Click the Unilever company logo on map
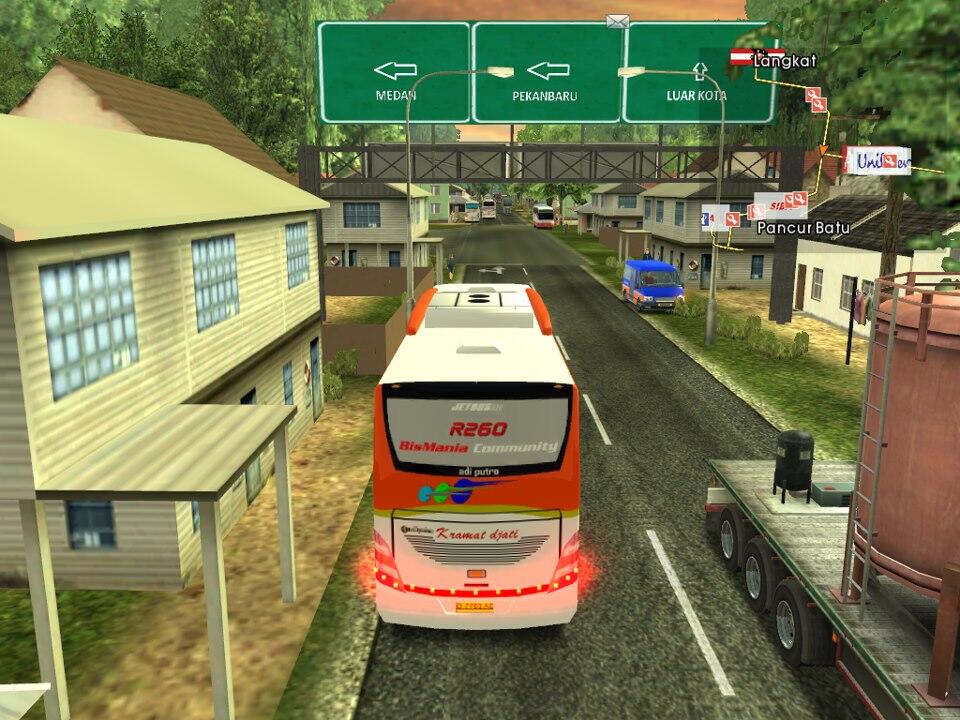 point(877,160)
